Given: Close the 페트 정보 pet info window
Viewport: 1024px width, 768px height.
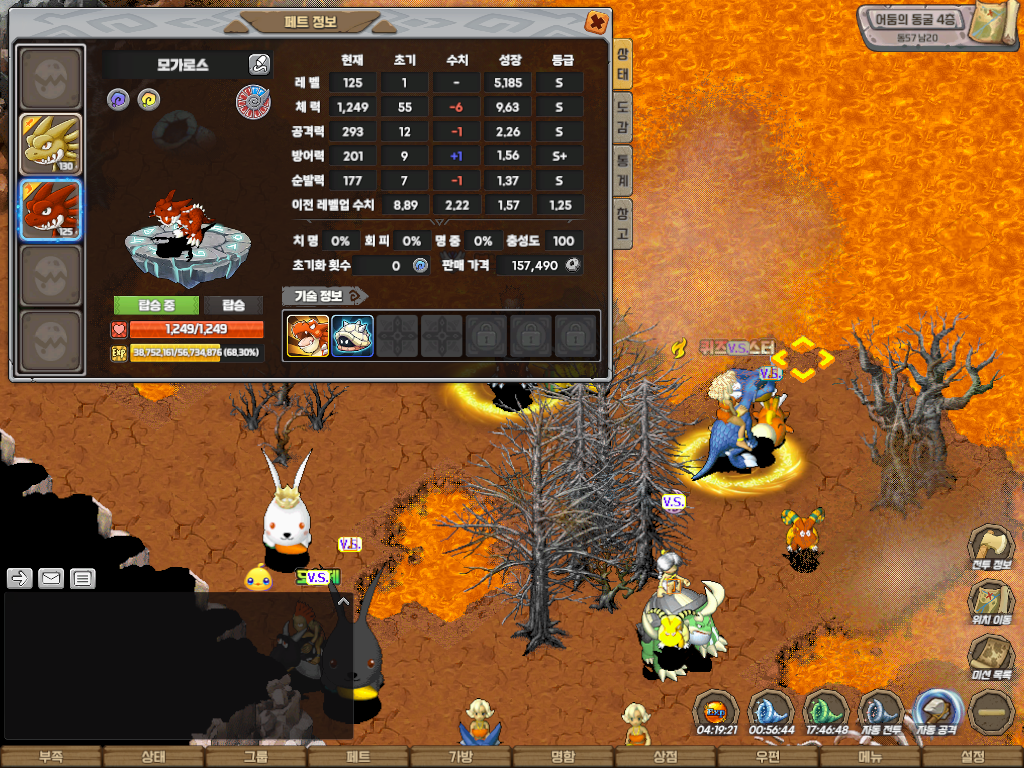Looking at the screenshot, I should 595,22.
